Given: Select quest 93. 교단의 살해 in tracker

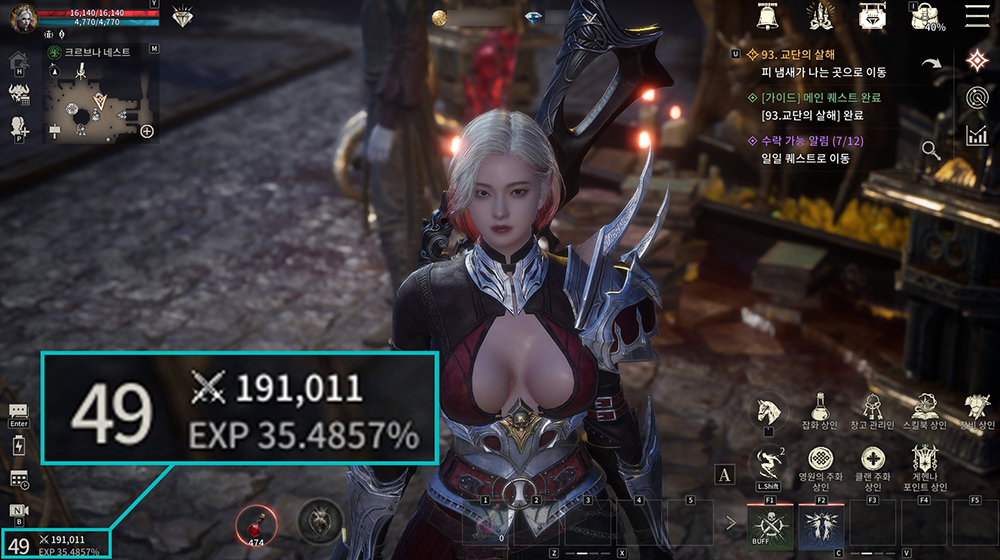Looking at the screenshot, I should tap(797, 55).
